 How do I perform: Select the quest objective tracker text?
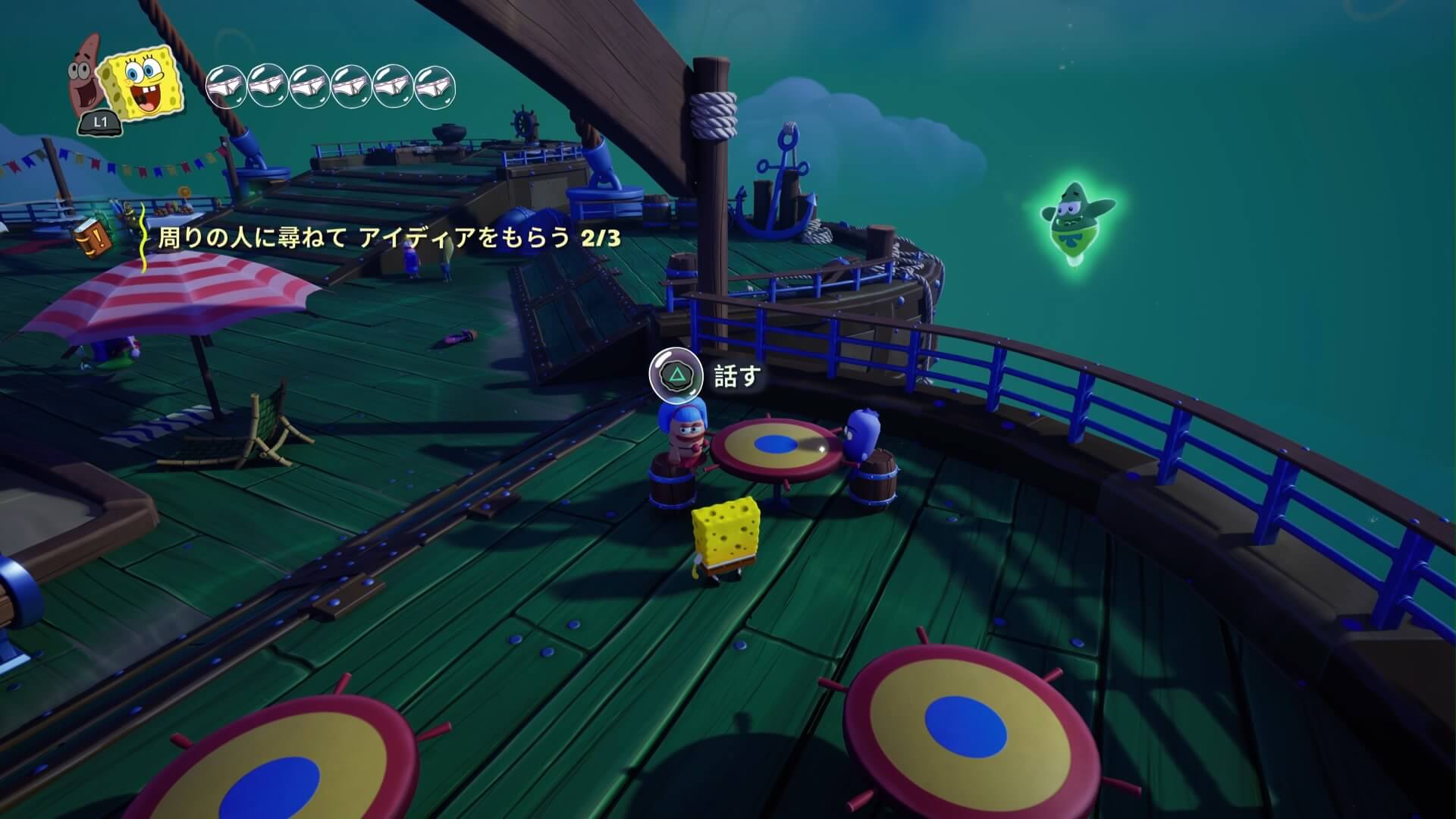tap(388, 238)
